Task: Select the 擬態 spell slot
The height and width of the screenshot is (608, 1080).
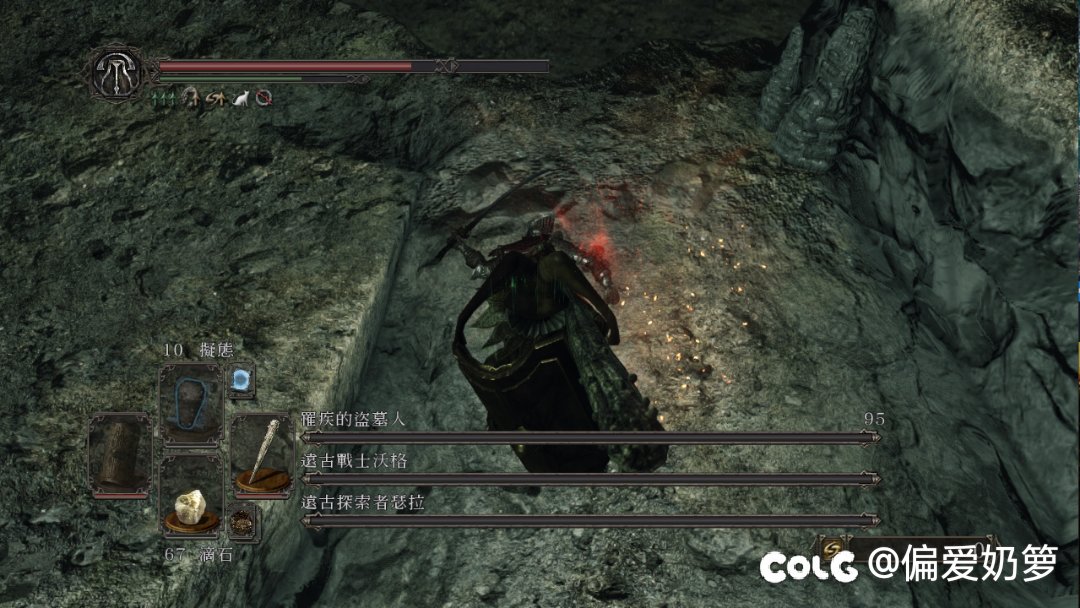Action: coord(191,403)
